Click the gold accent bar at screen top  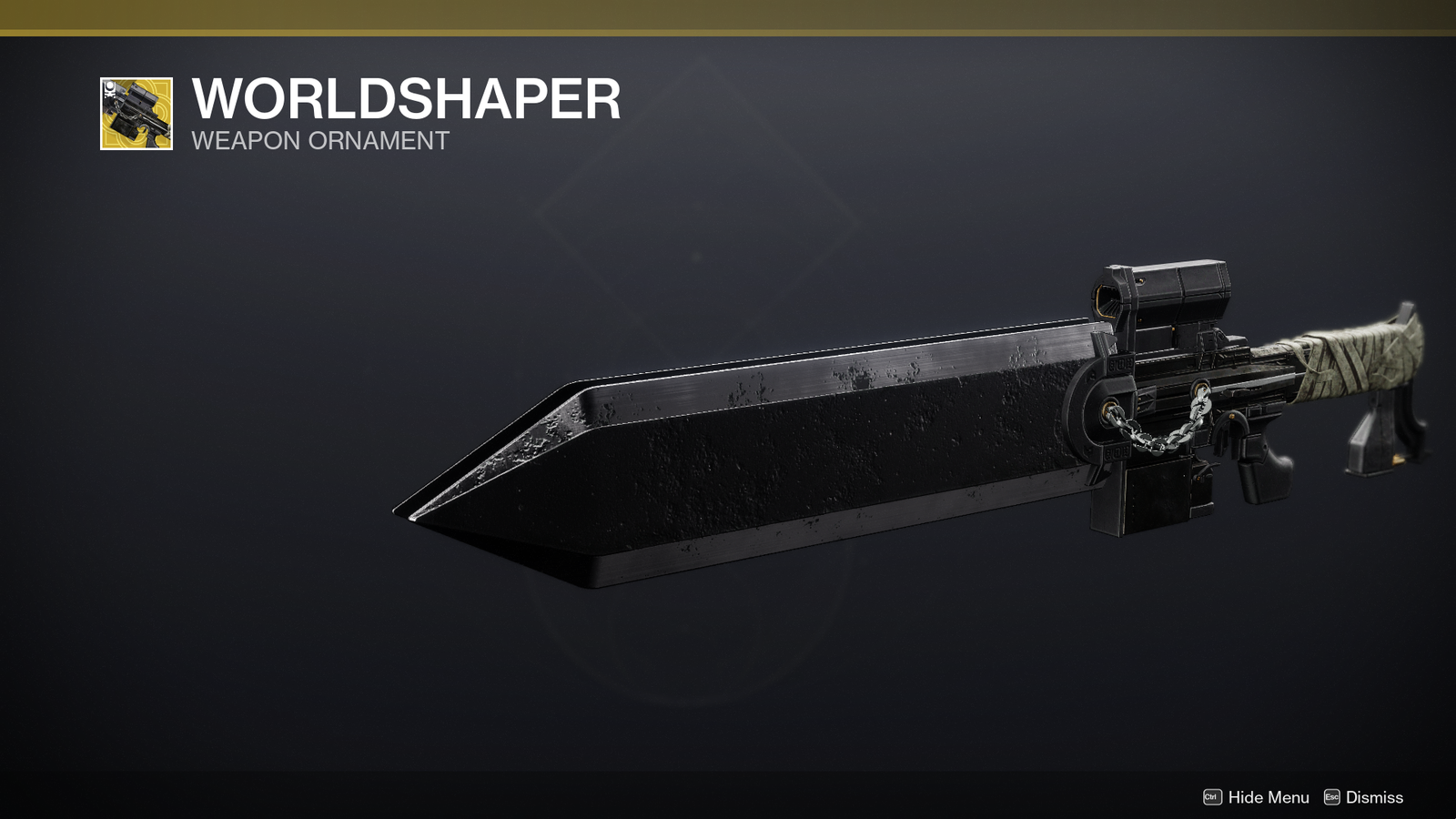click(x=728, y=16)
